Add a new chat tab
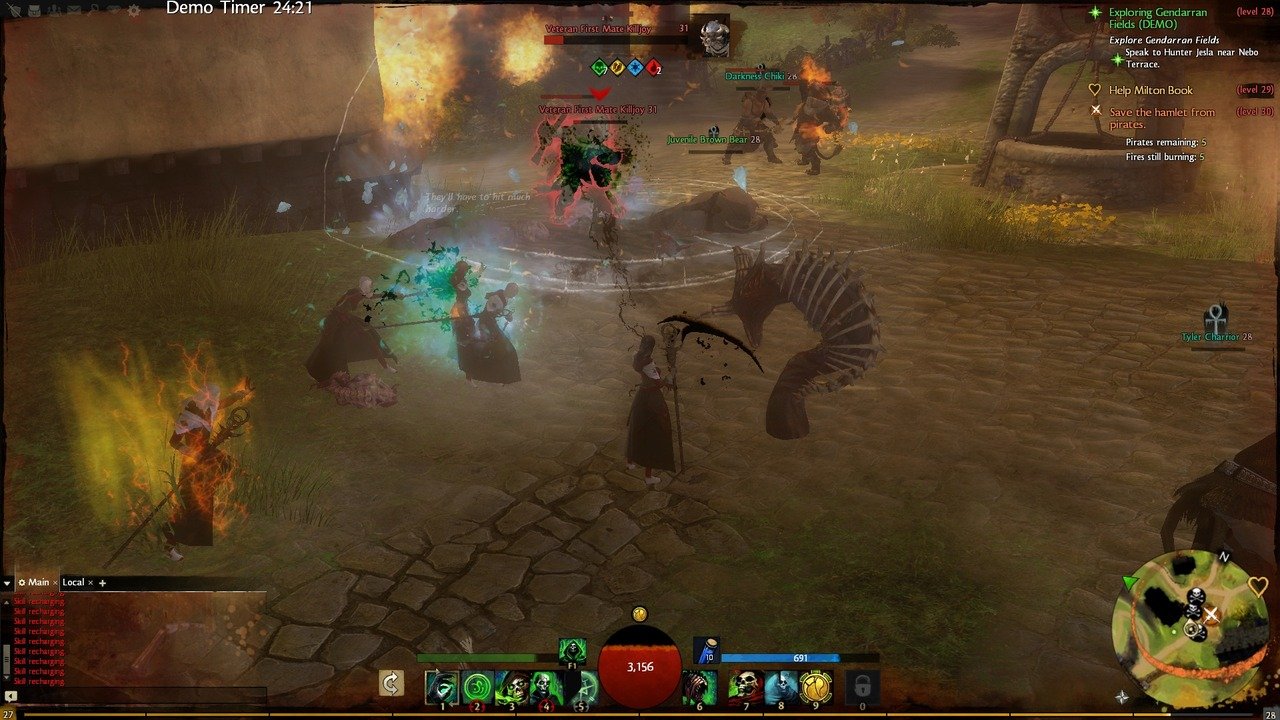The width and height of the screenshot is (1280, 720). pyautogui.click(x=102, y=582)
